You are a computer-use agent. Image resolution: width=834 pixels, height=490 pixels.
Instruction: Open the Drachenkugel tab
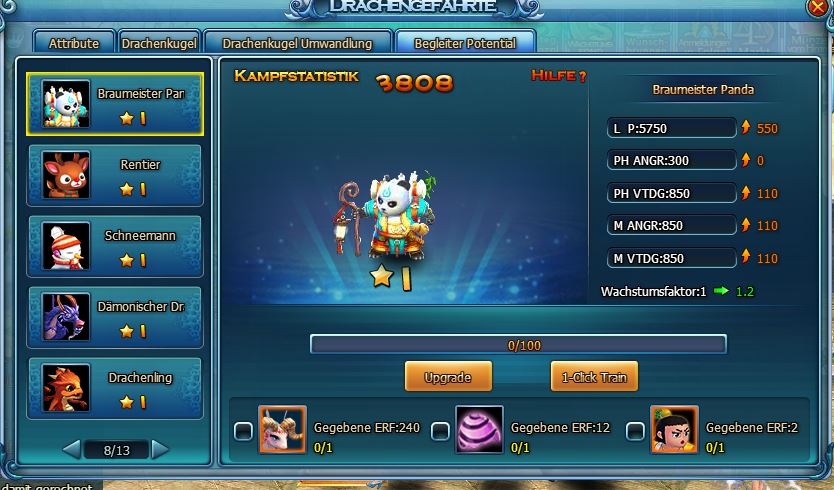[x=157, y=43]
